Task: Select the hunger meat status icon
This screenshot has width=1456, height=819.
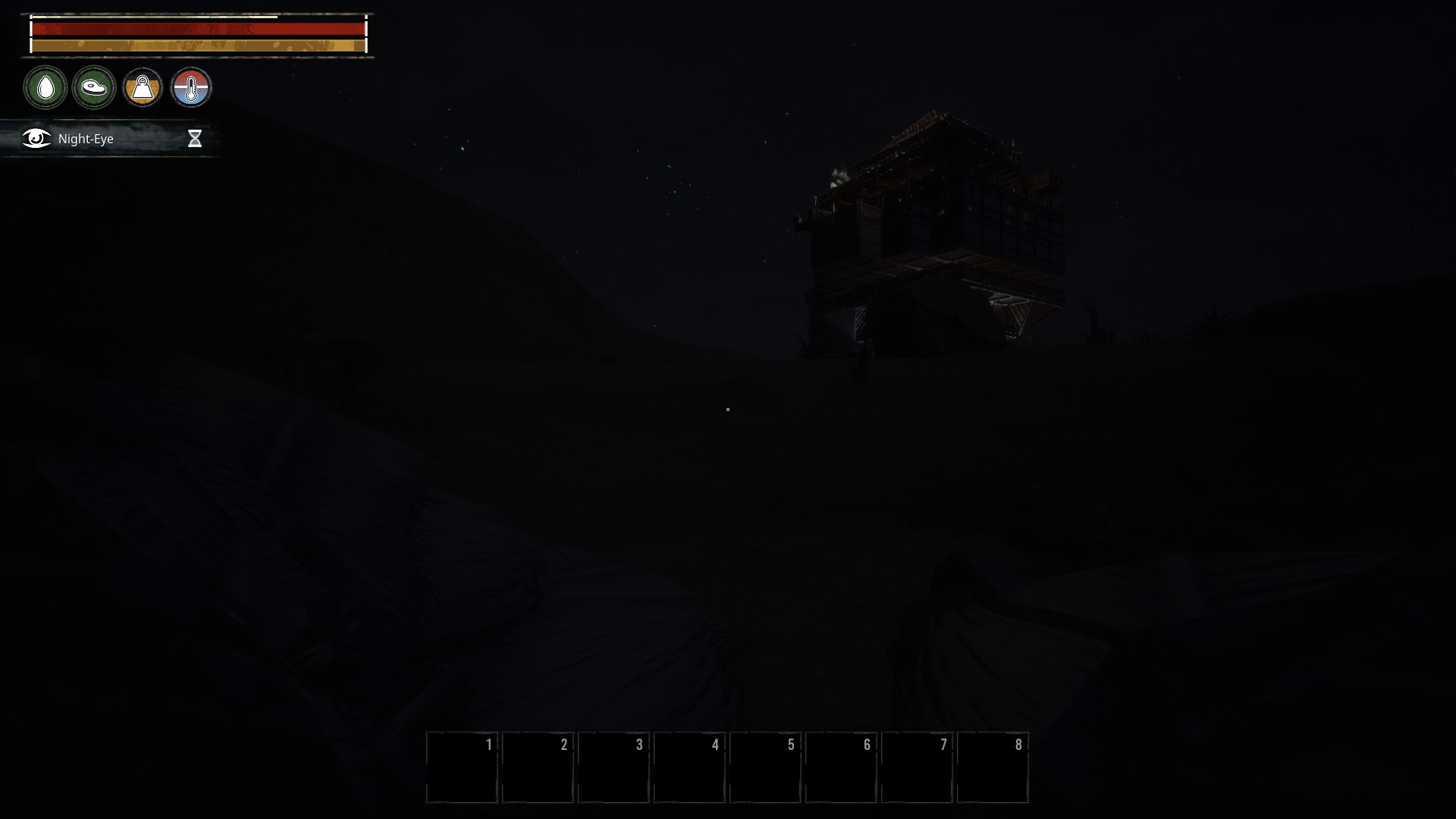Action: coord(94,87)
